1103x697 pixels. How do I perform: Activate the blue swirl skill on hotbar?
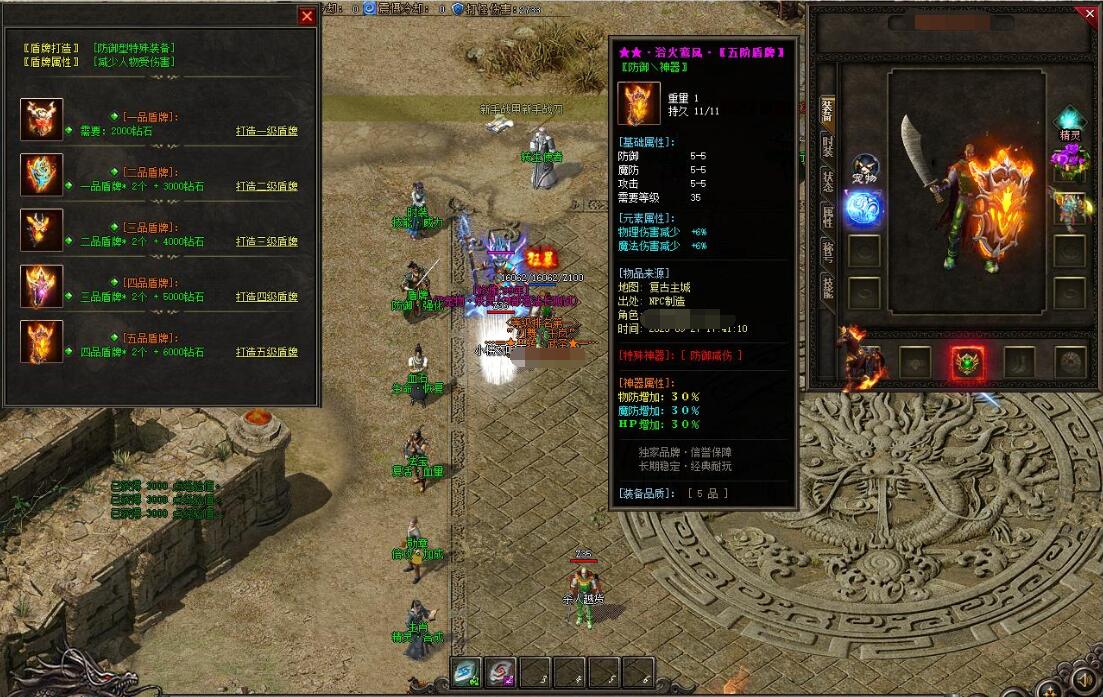click(x=467, y=672)
